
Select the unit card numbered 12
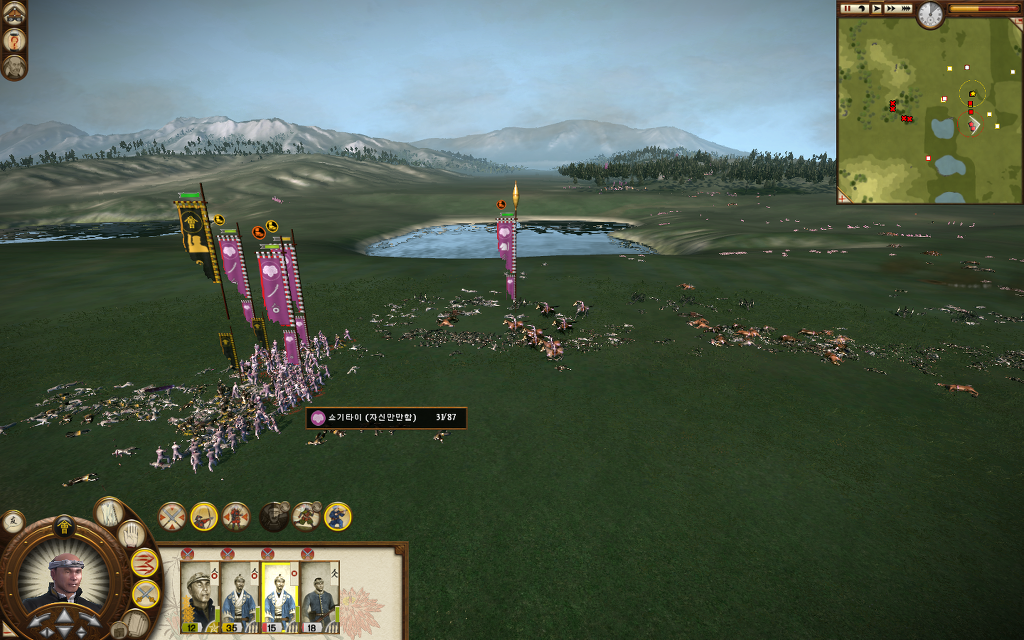click(200, 597)
